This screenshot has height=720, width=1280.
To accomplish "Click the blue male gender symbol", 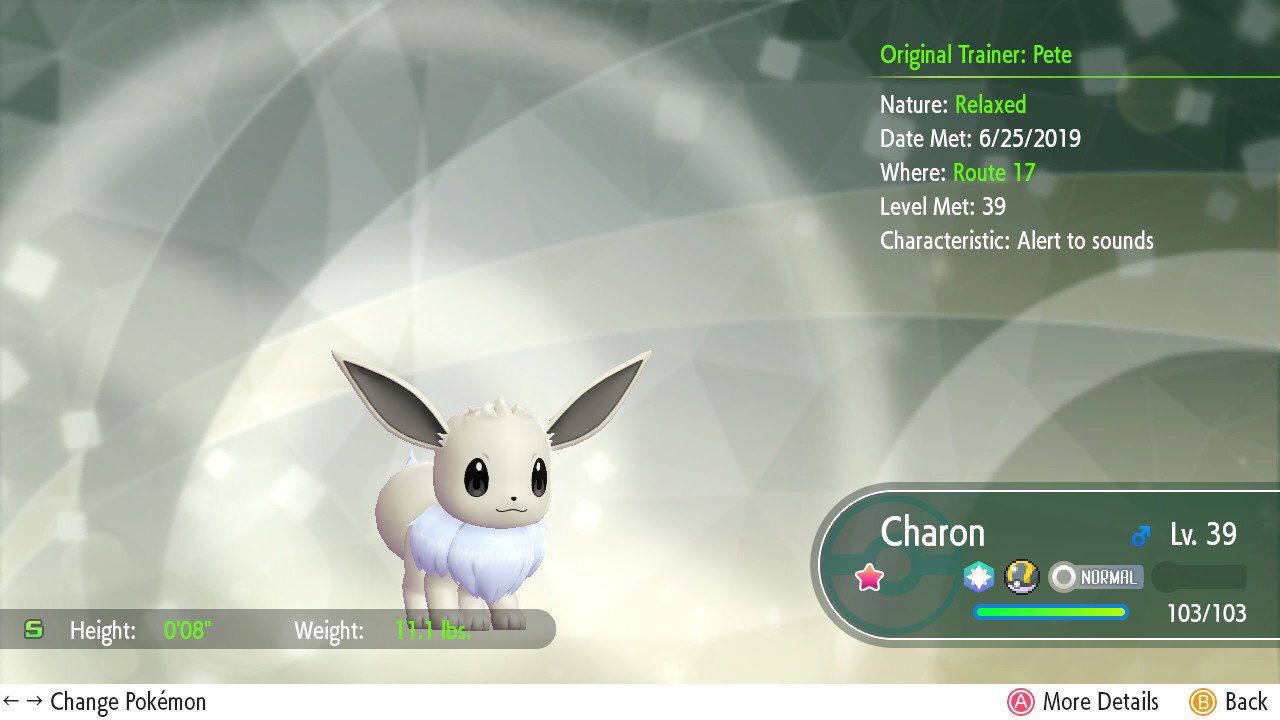I will (x=1142, y=533).
